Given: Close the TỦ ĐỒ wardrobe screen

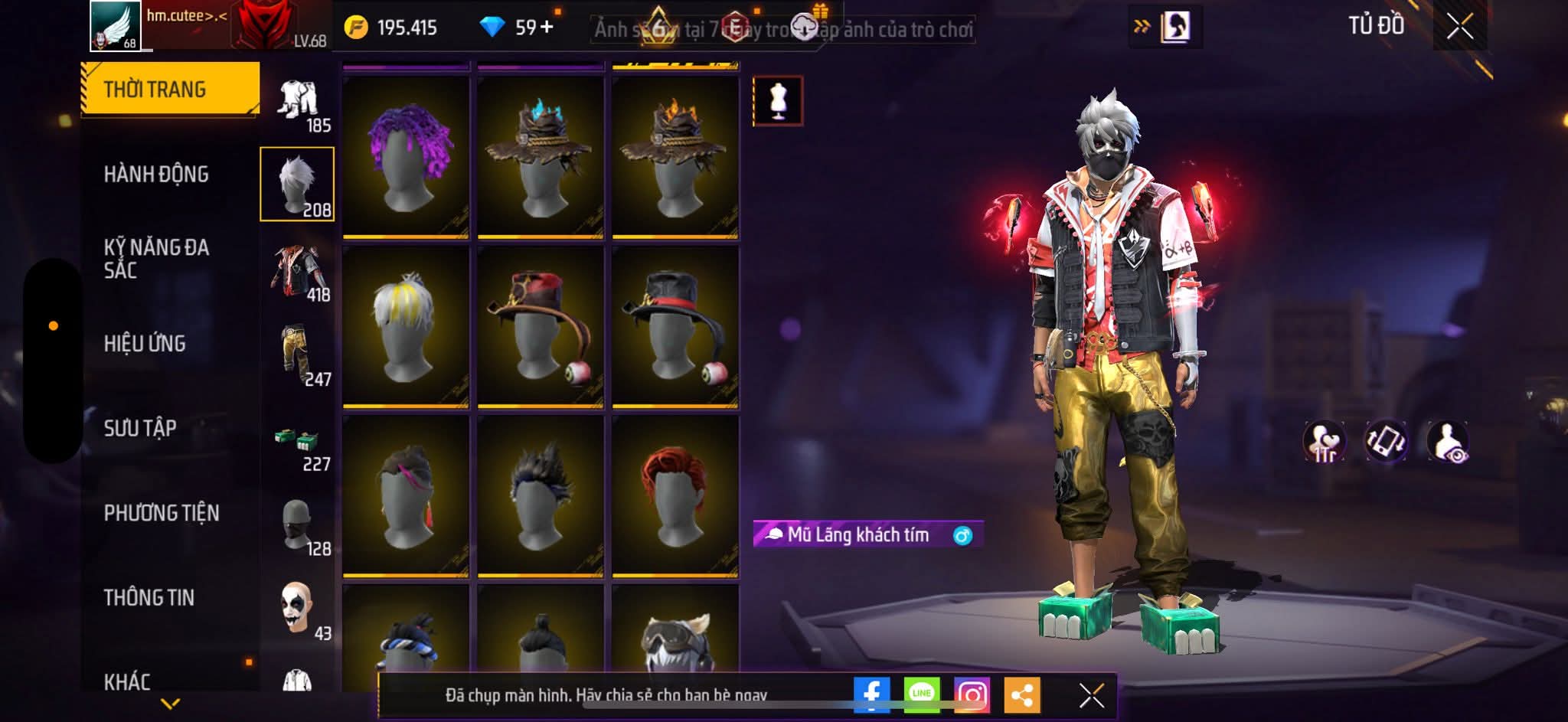Looking at the screenshot, I should [1459, 27].
